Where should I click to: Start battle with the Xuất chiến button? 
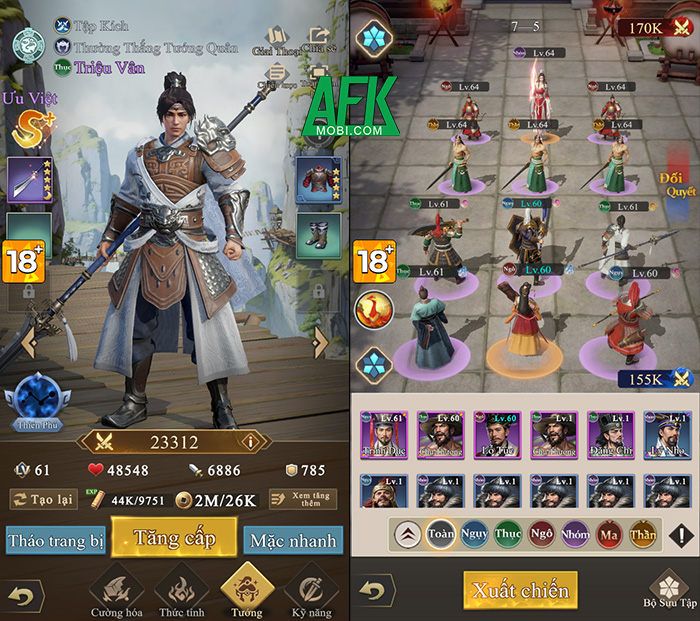click(519, 590)
